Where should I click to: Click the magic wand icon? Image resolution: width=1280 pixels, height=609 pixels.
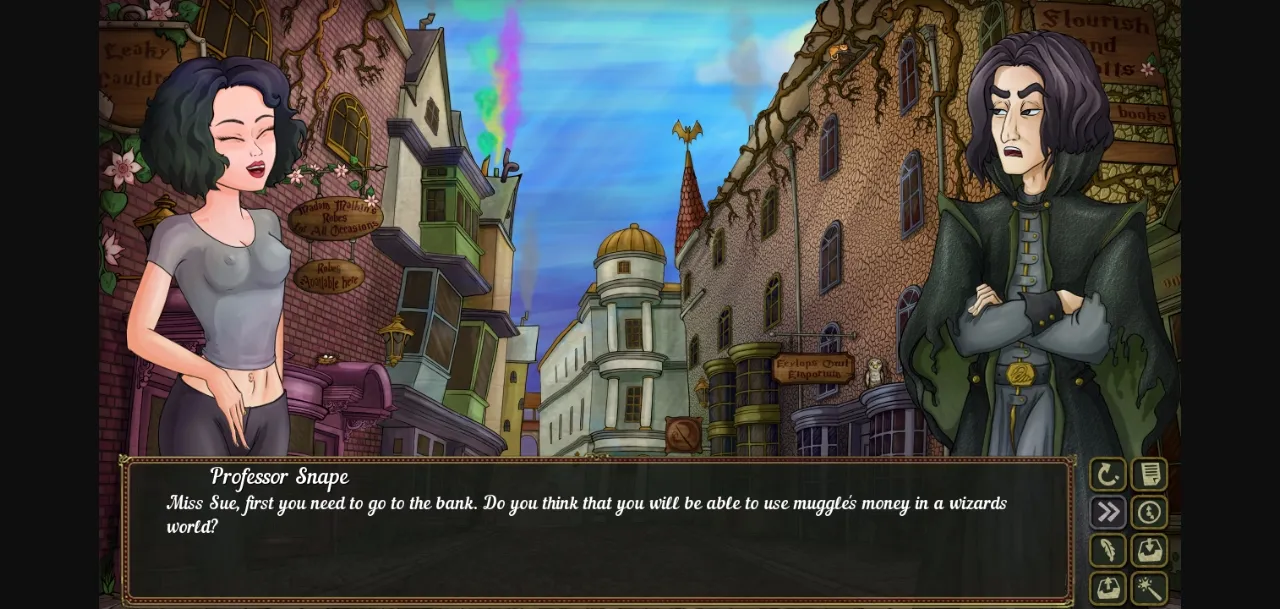click(1149, 588)
